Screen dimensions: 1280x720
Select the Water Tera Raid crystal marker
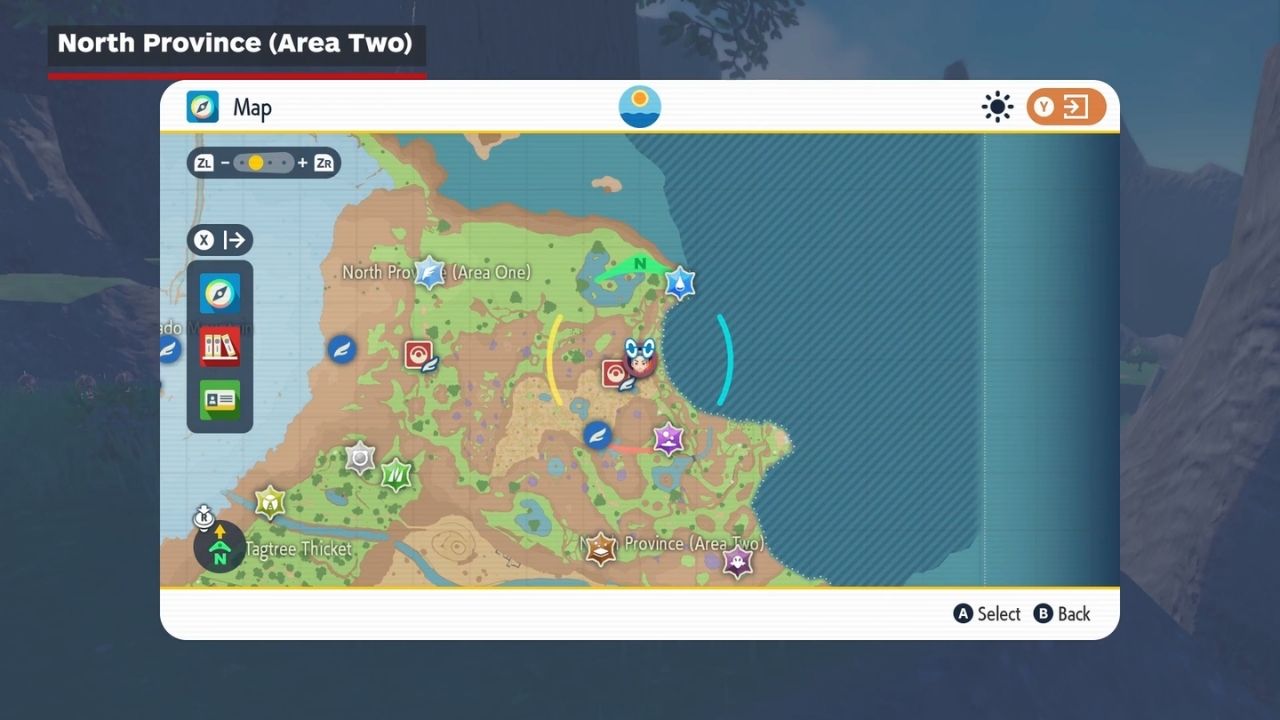(680, 283)
